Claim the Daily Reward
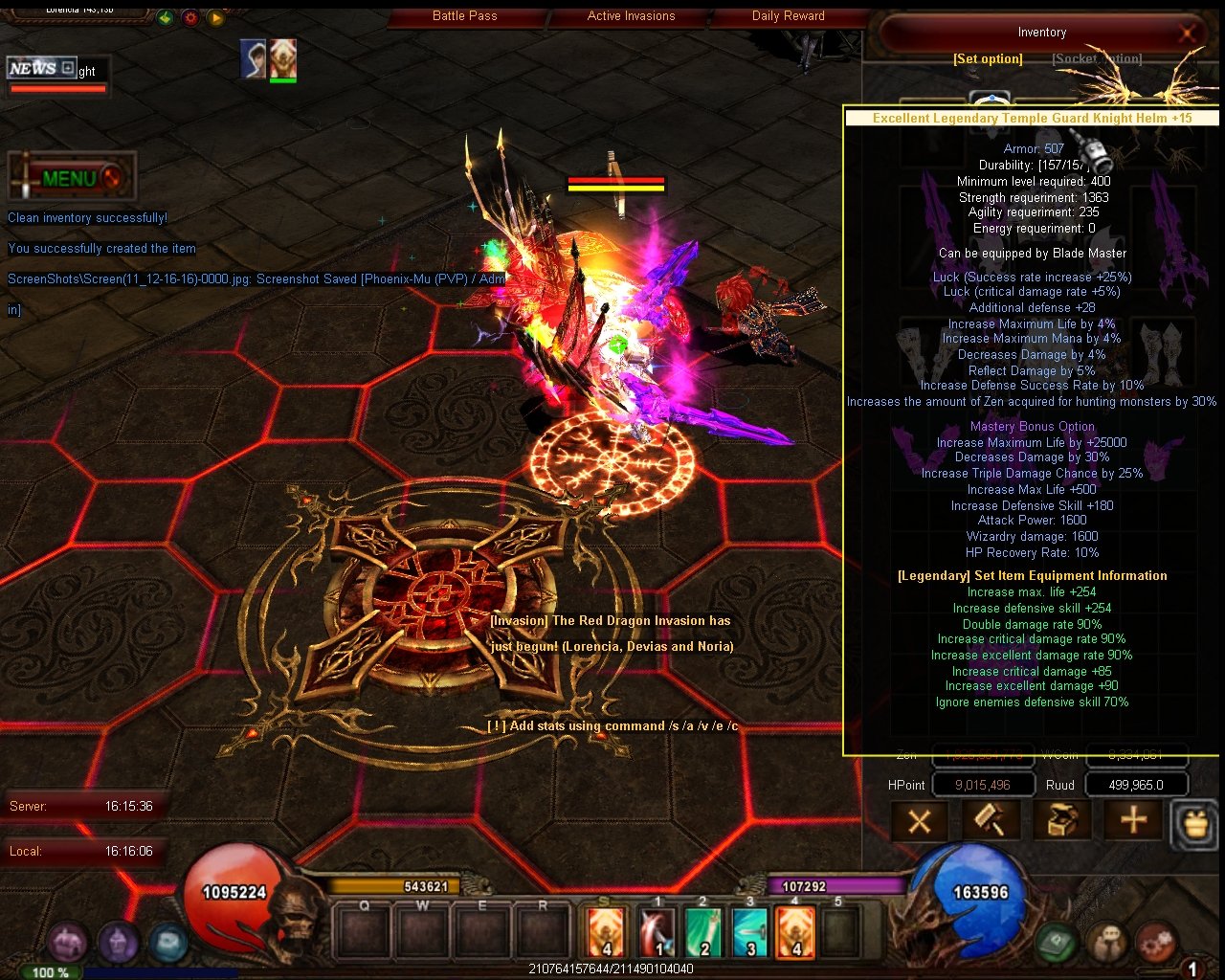 [x=788, y=15]
